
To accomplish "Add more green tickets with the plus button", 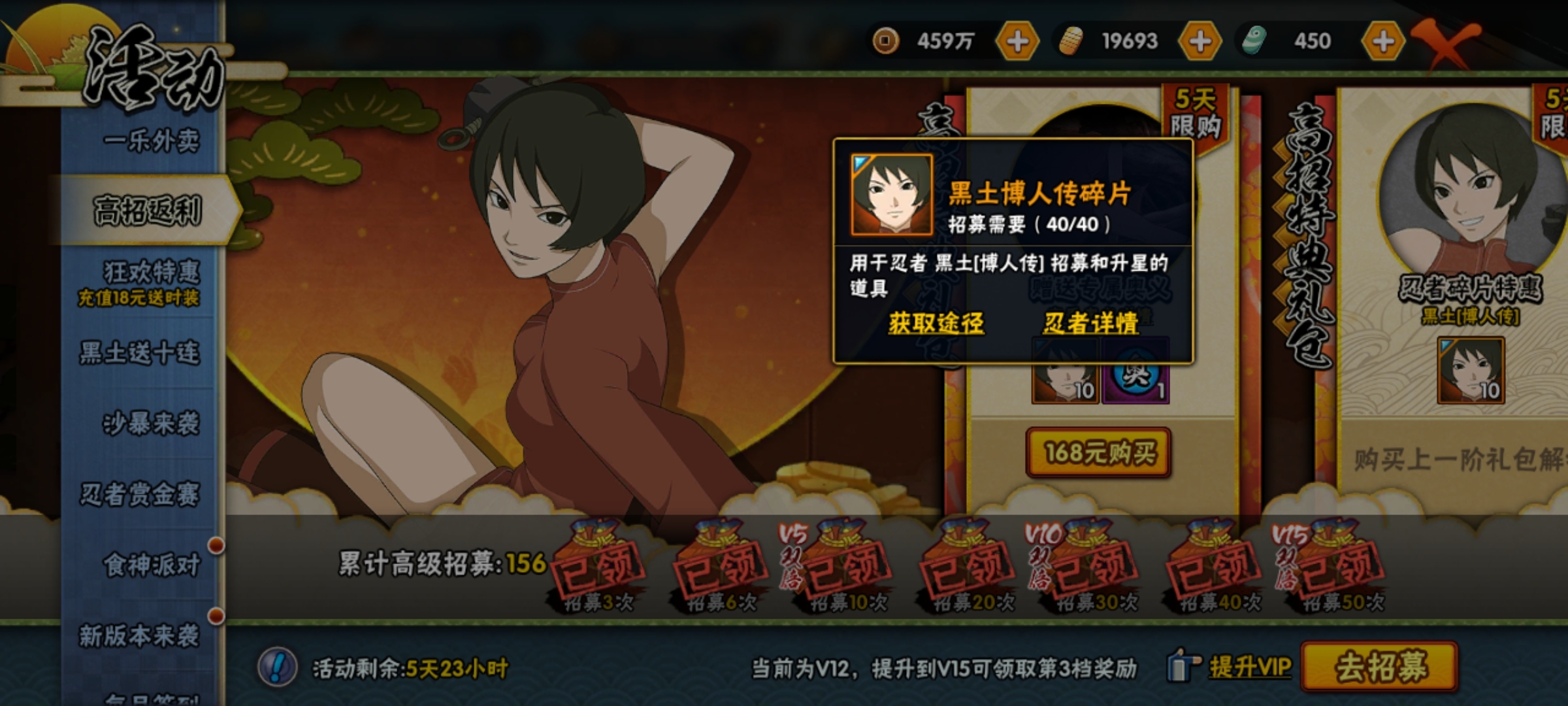I will (1382, 41).
